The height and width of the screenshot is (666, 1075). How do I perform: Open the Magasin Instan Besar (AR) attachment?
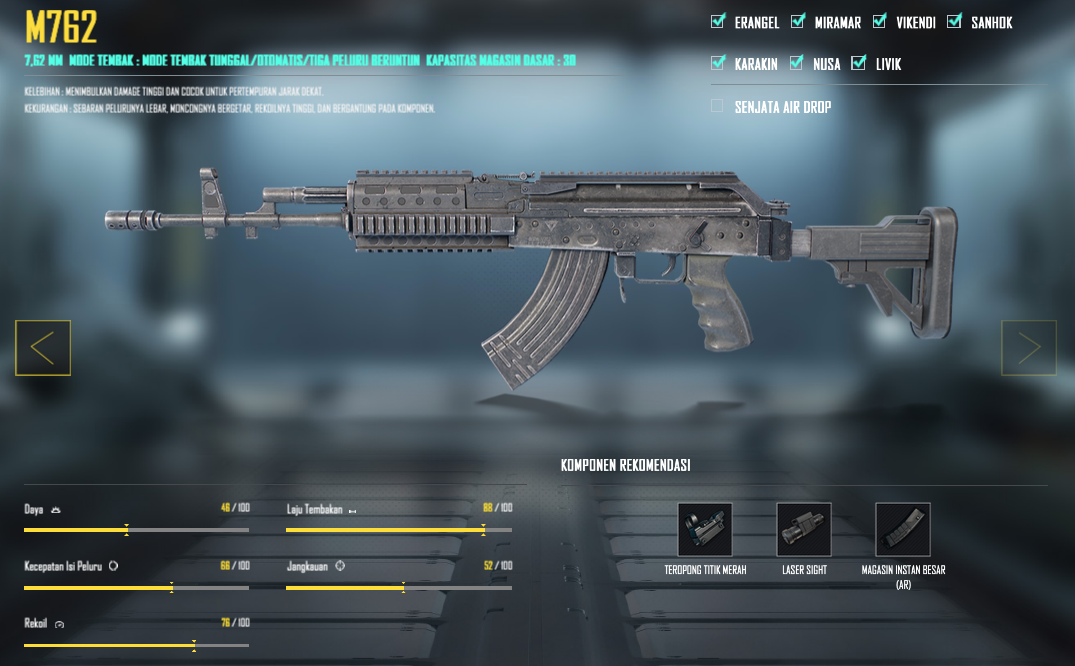[x=903, y=529]
